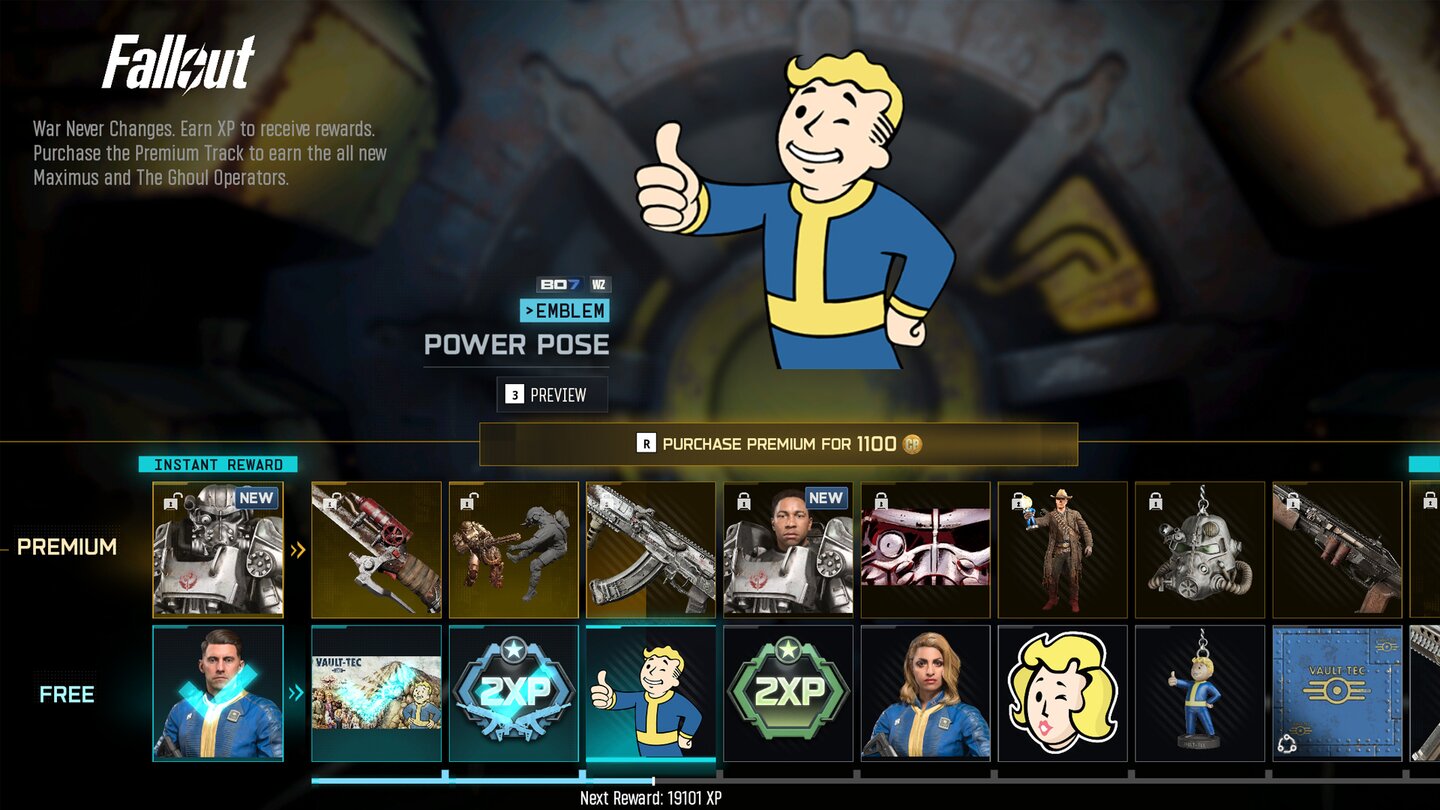Click the BO7 badge above the EMBLEM label
The width and height of the screenshot is (1440, 810).
[x=538, y=284]
